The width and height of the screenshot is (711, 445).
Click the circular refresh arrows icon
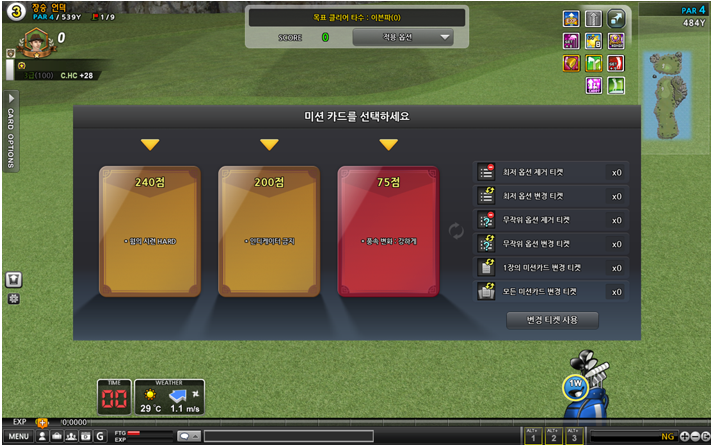(457, 231)
